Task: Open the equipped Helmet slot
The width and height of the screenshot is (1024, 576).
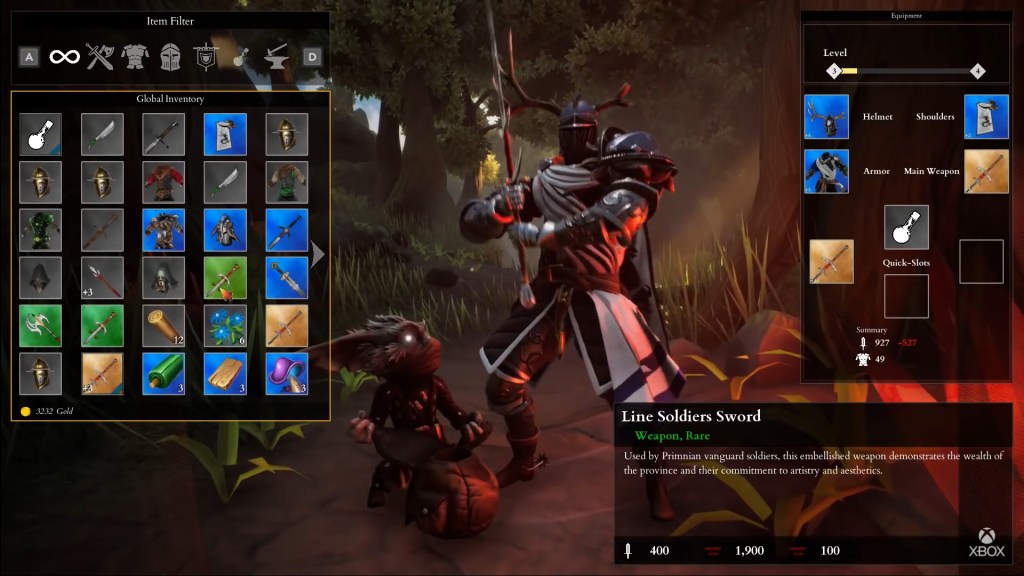Action: [827, 117]
